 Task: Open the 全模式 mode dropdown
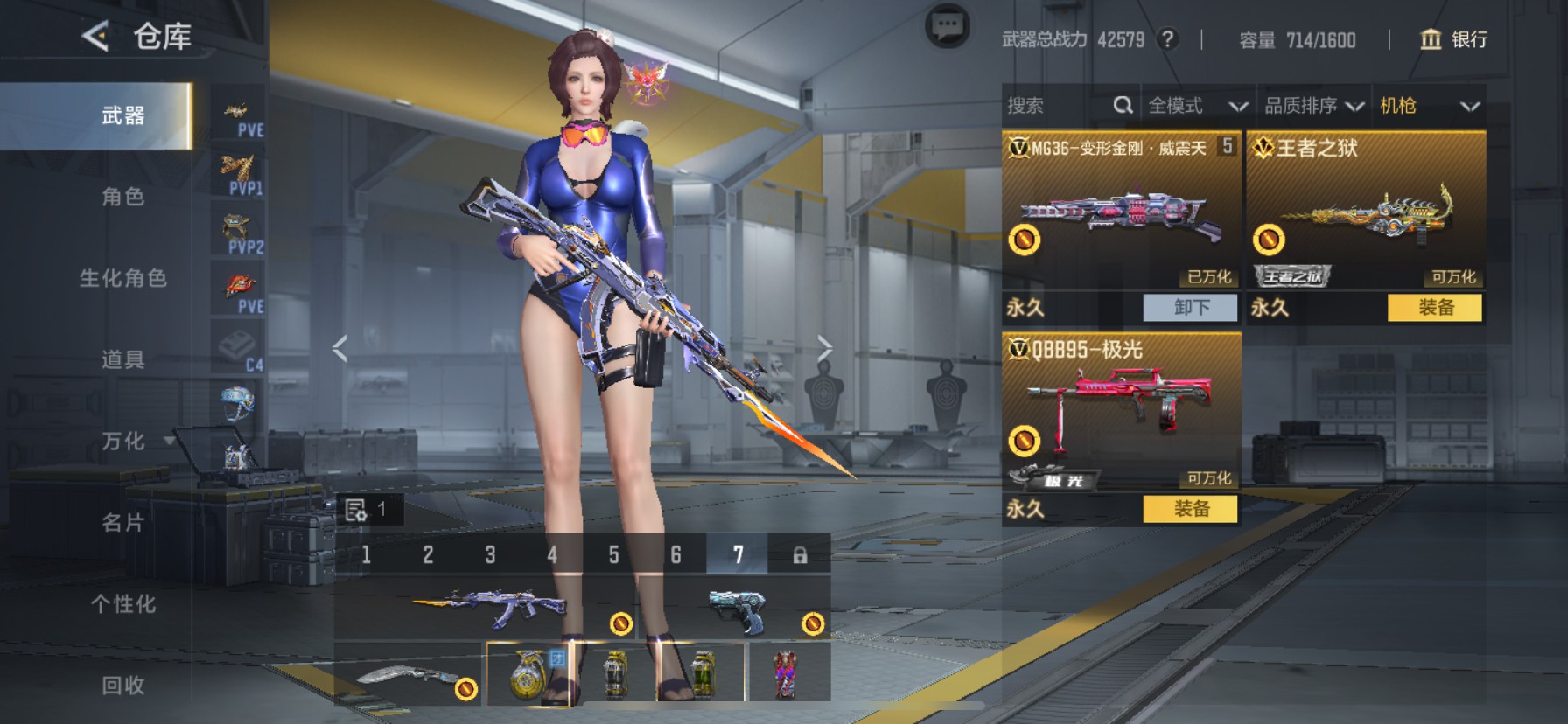click(1197, 106)
